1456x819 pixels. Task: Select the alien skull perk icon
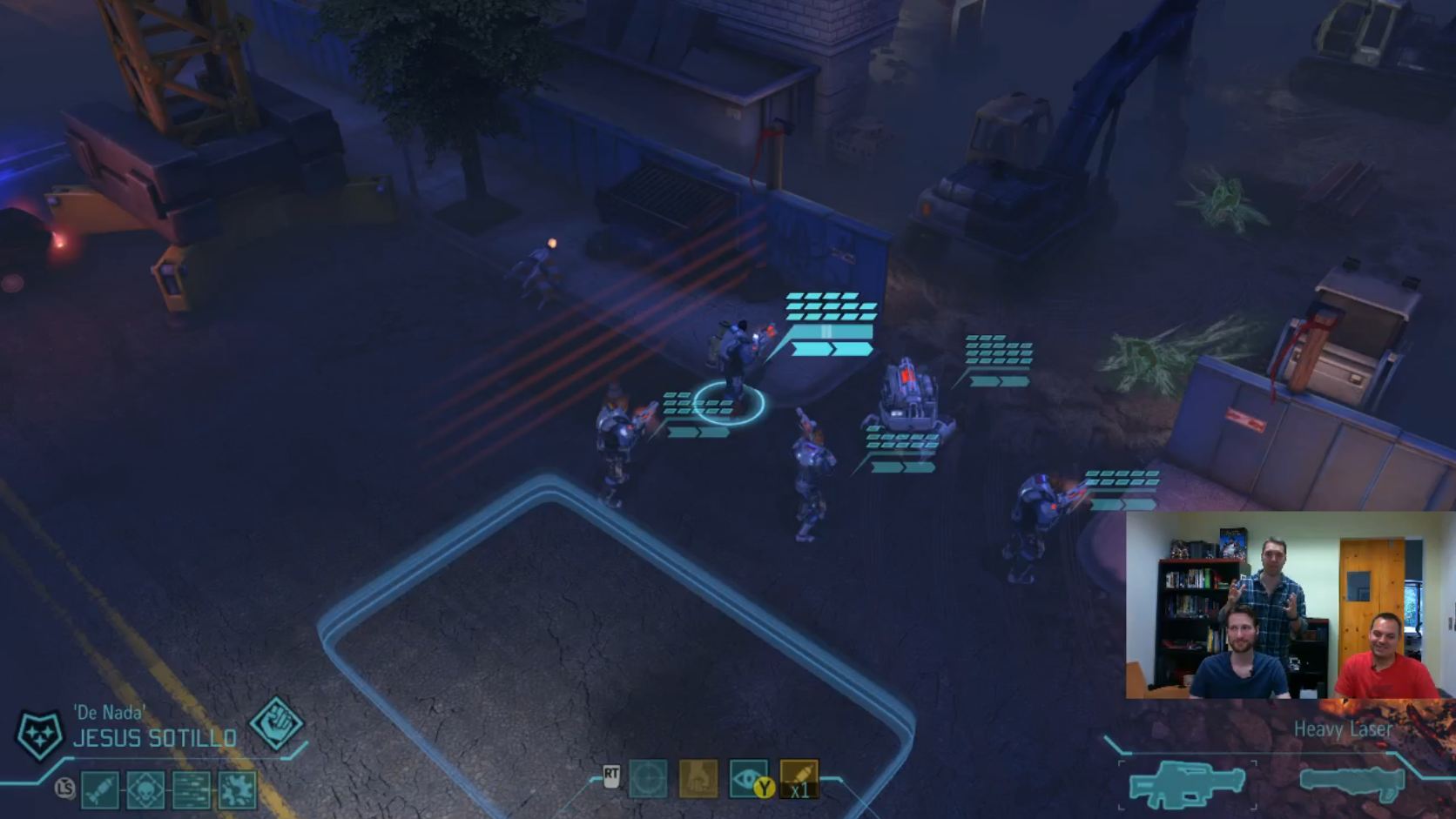(145, 790)
